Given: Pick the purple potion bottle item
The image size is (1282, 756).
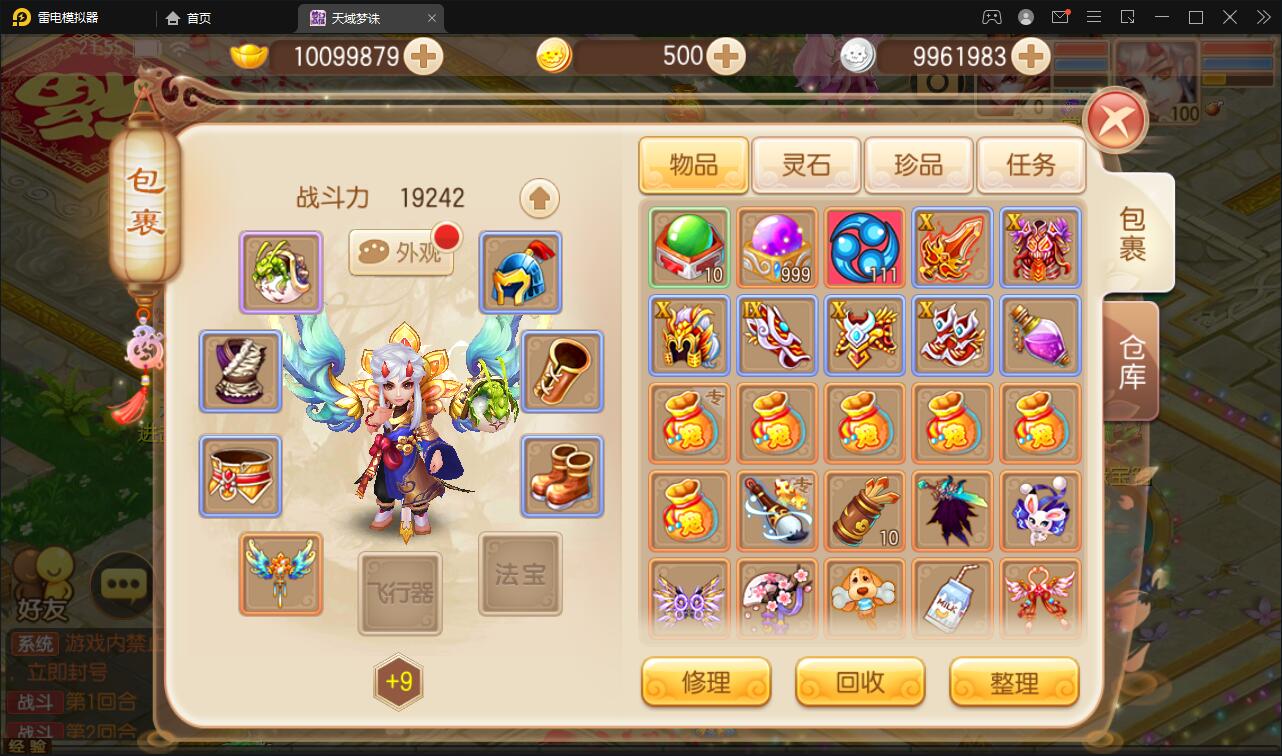Looking at the screenshot, I should 1041,335.
